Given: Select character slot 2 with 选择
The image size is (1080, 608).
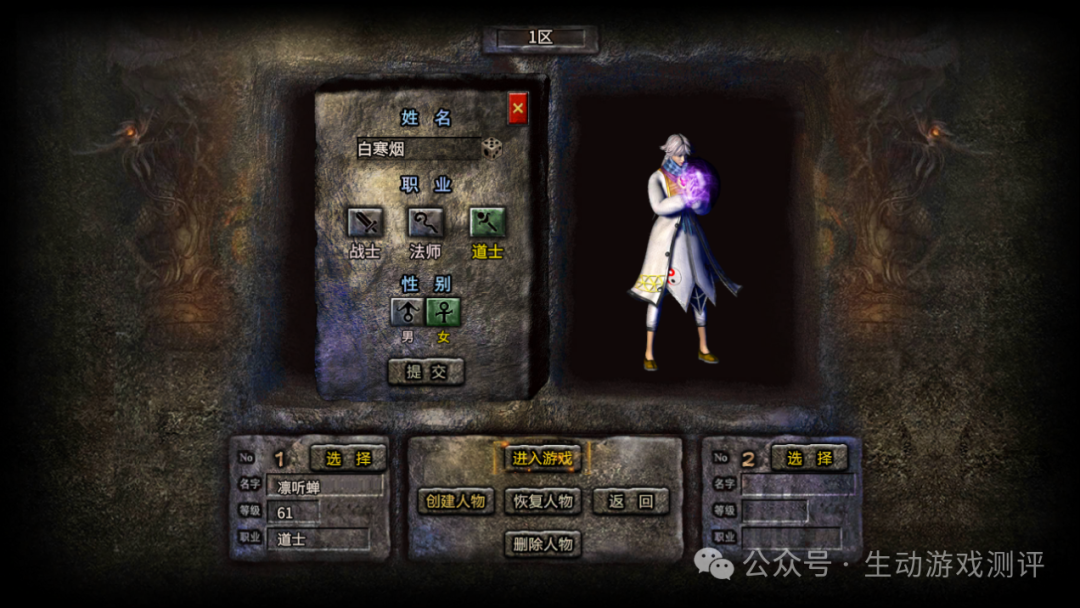Looking at the screenshot, I should pos(809,458).
